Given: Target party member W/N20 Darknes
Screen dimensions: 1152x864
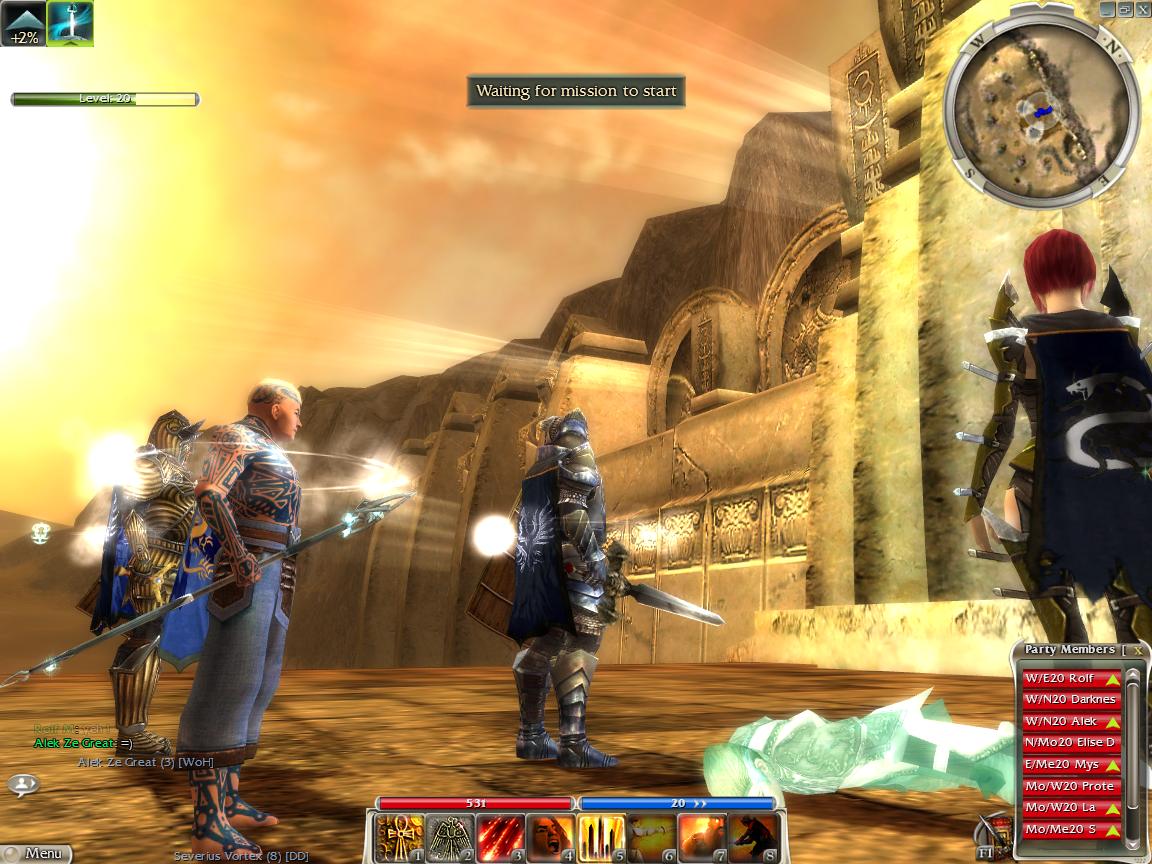Looking at the screenshot, I should tap(1070, 700).
